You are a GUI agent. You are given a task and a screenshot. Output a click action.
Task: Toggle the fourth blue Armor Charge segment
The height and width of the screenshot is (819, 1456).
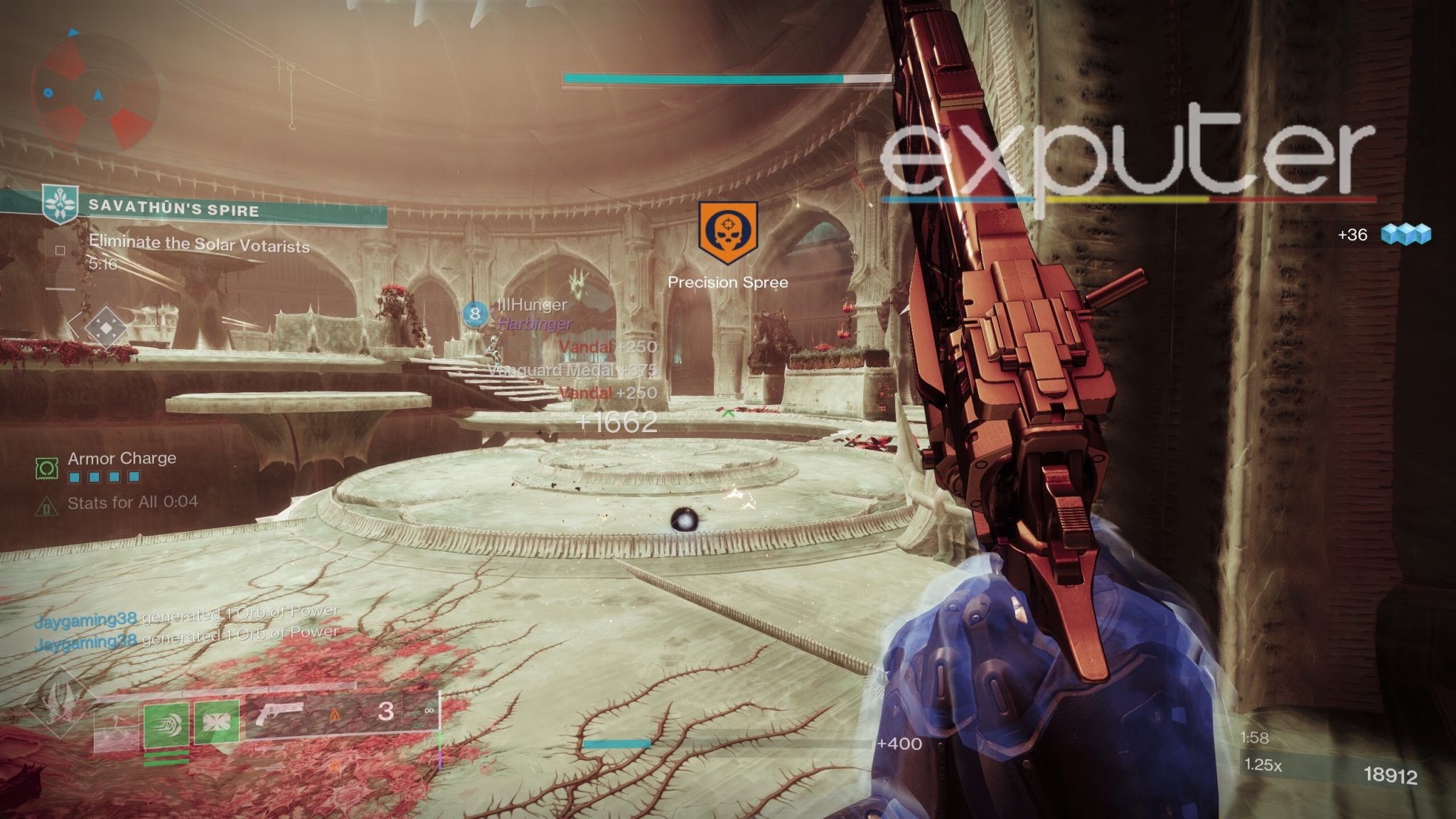coord(134,477)
